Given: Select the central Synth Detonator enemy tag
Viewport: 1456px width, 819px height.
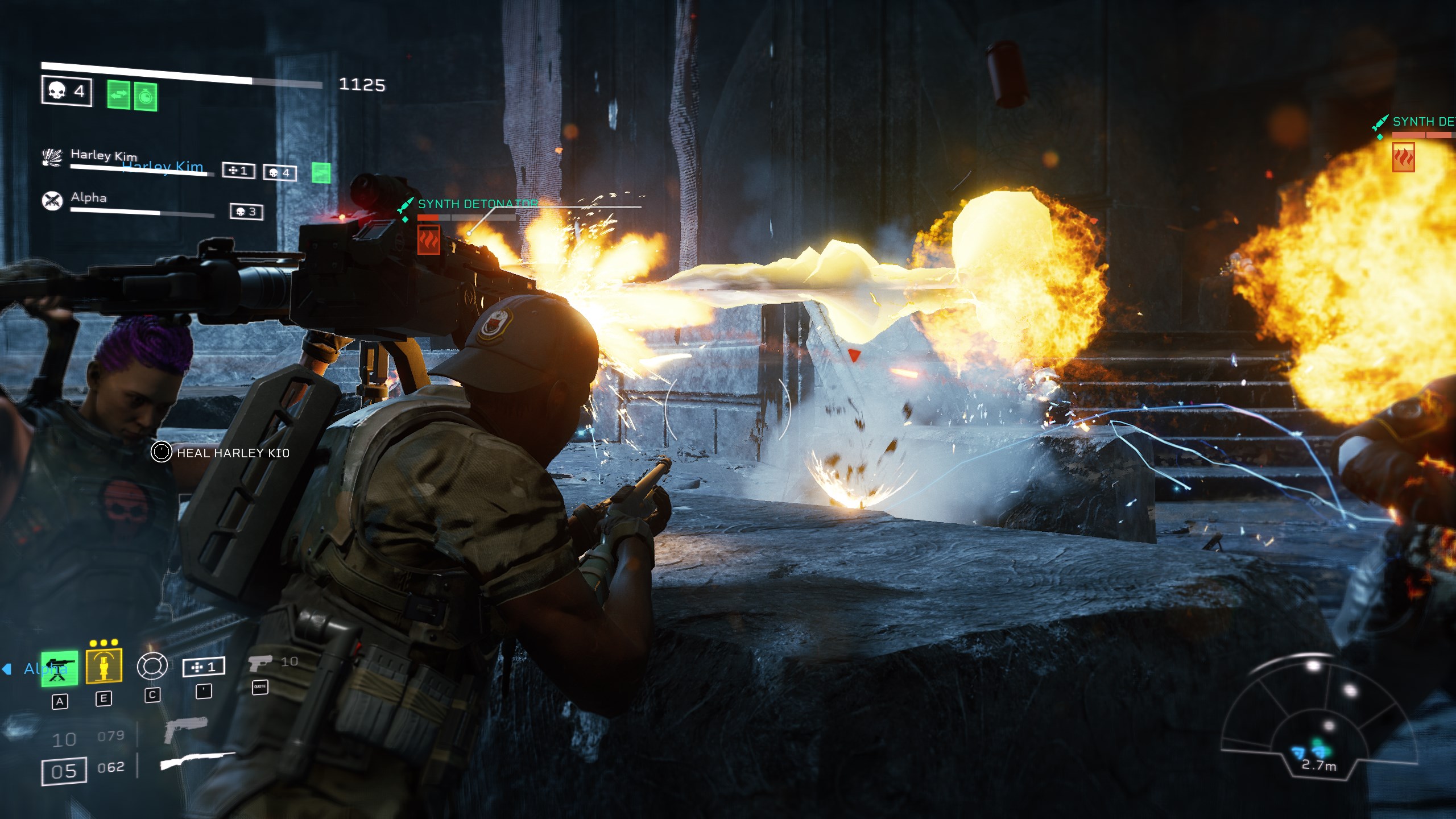Looking at the screenshot, I should coord(477,204).
